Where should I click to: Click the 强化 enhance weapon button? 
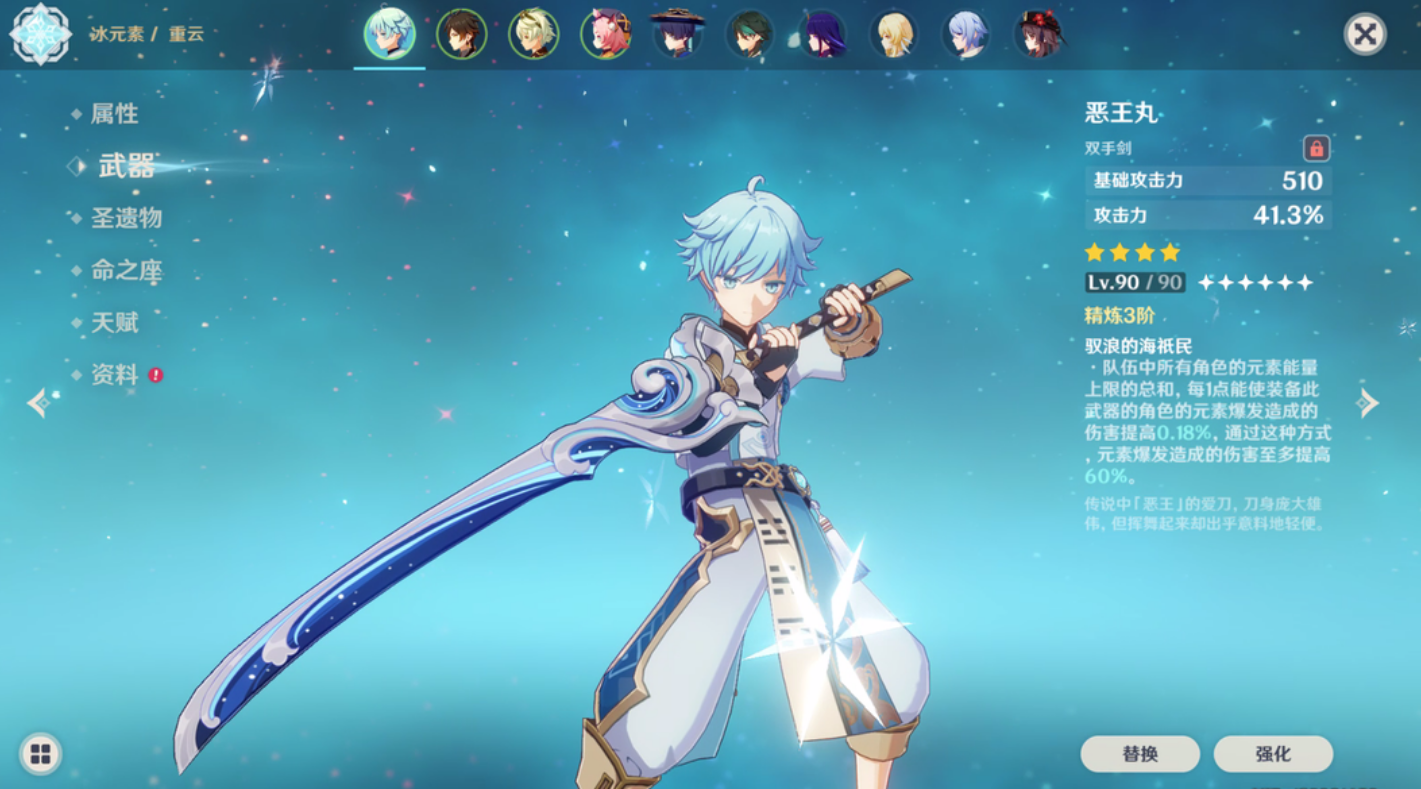[x=1273, y=754]
